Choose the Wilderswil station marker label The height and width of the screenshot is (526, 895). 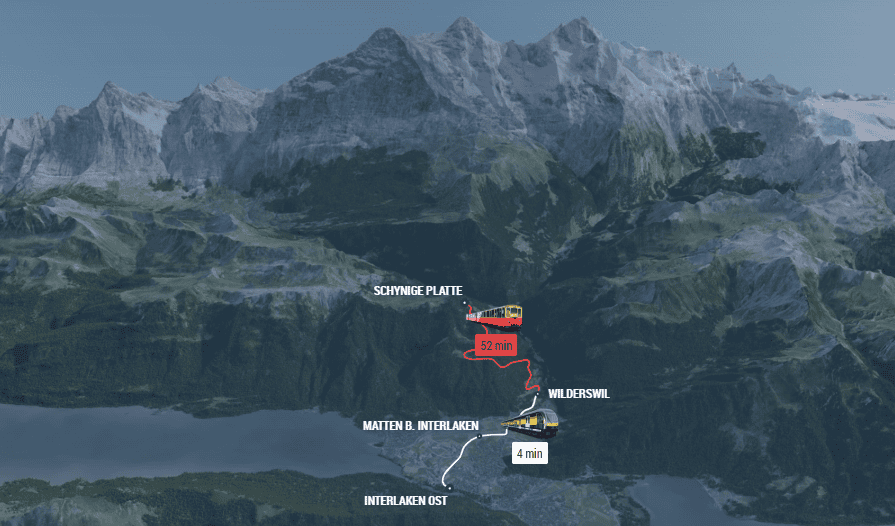click(578, 394)
